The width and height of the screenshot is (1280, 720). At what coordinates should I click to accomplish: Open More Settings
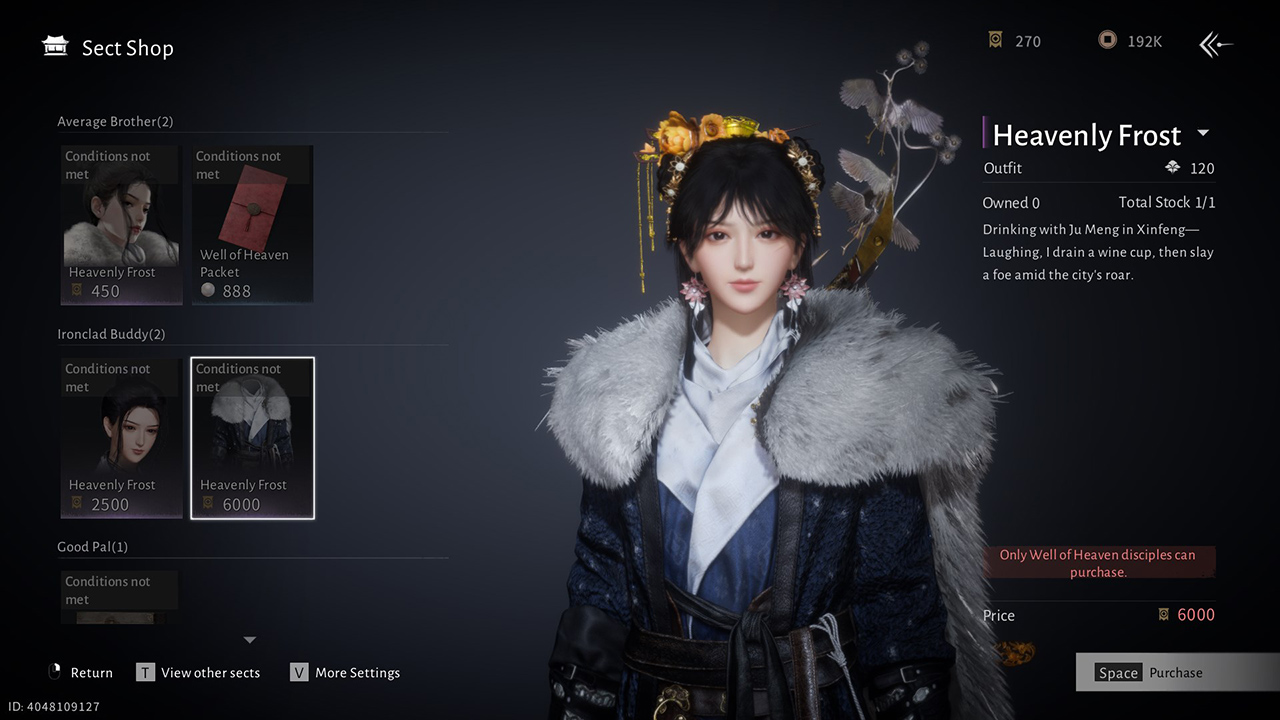tap(345, 673)
